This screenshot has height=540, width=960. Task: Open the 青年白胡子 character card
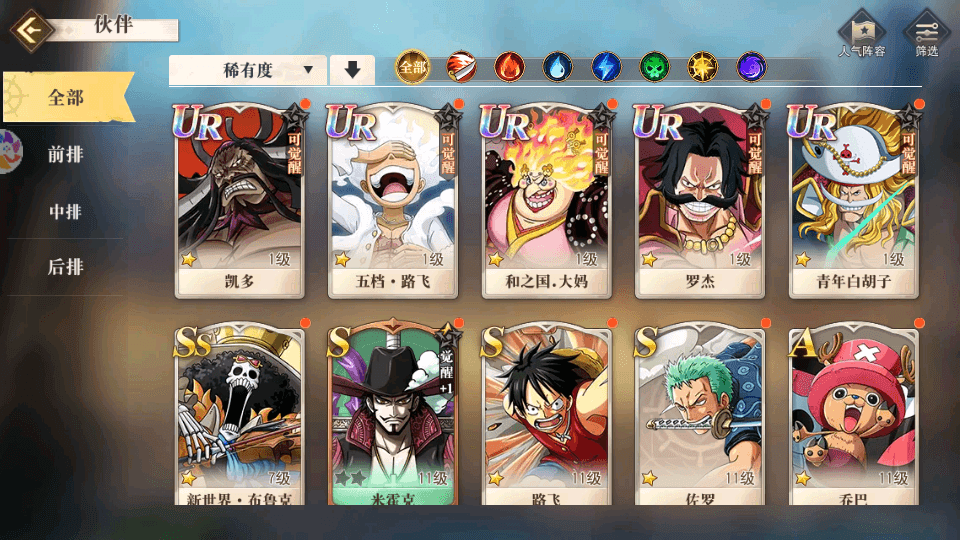pyautogui.click(x=854, y=198)
